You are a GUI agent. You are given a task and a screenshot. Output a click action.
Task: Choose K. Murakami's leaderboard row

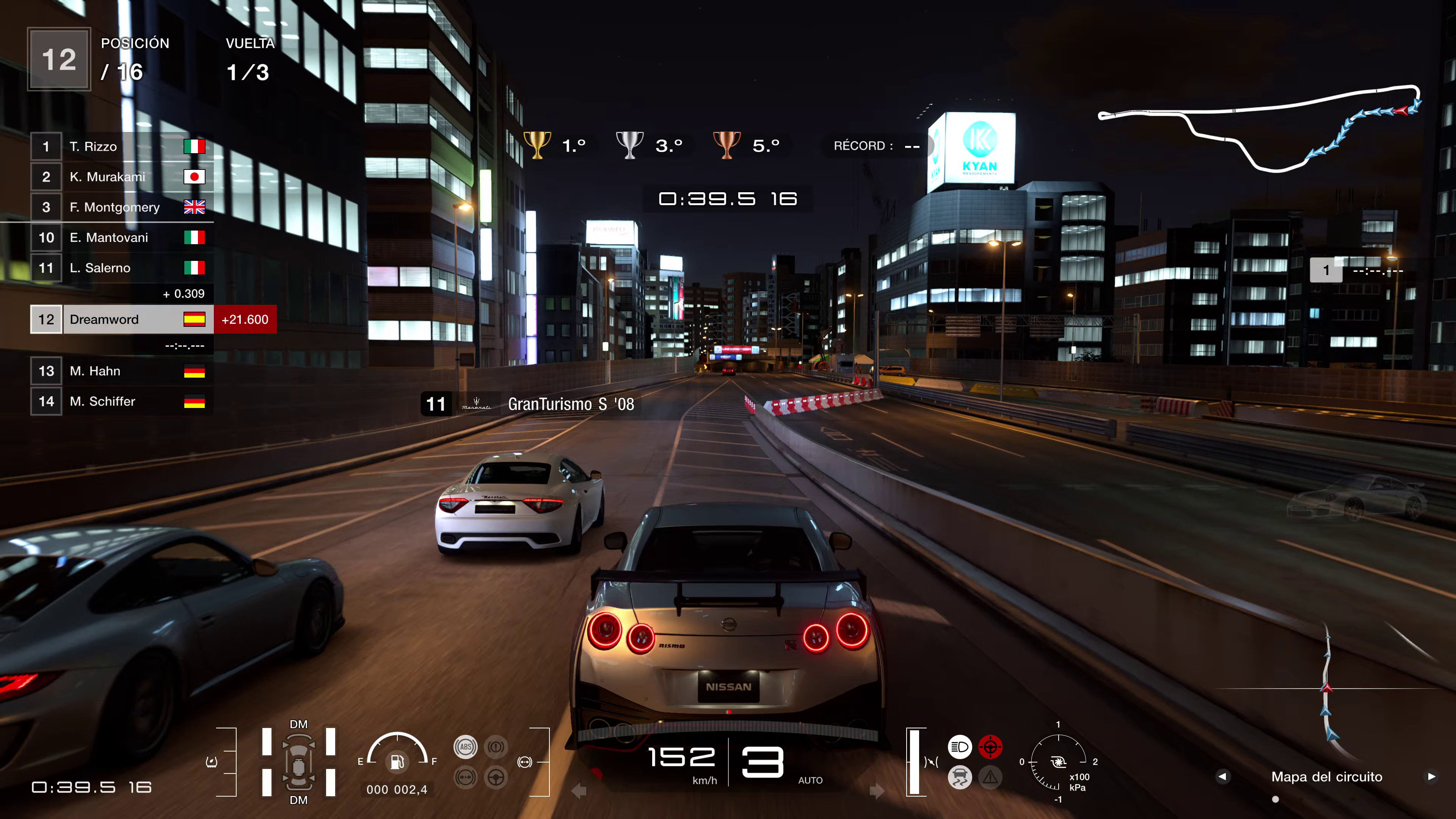(121, 177)
